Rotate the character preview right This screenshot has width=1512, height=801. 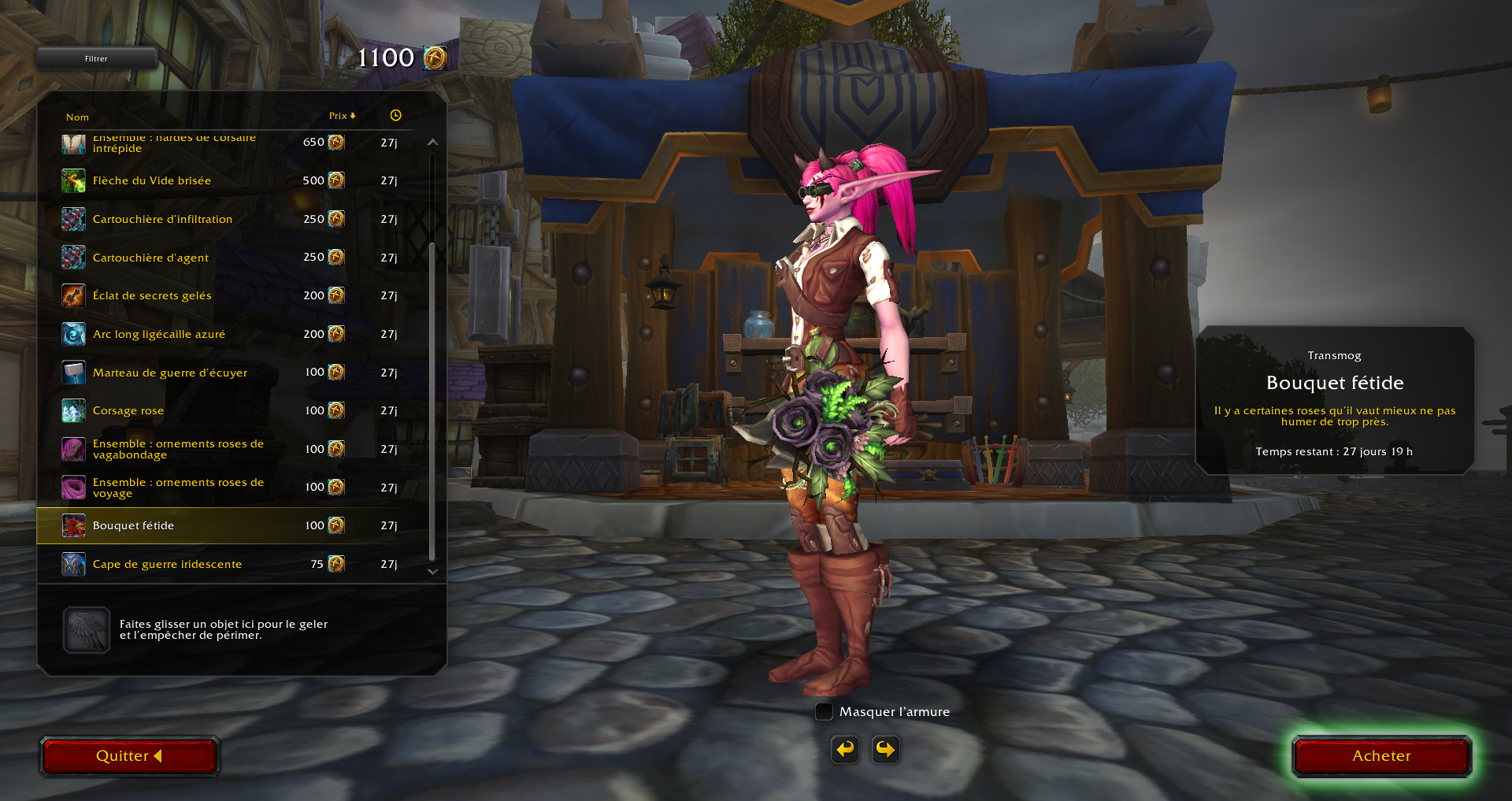pos(886,749)
